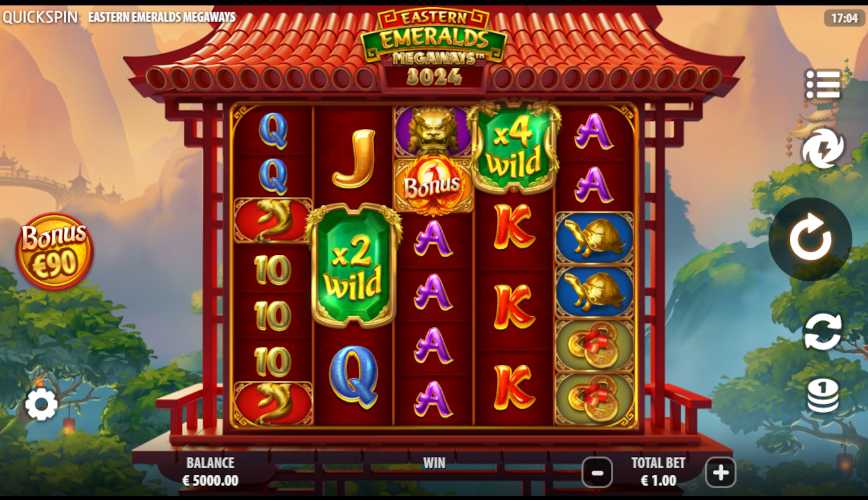The width and height of the screenshot is (868, 500).
Task: Buy the Bonus for €90
Action: [55, 251]
